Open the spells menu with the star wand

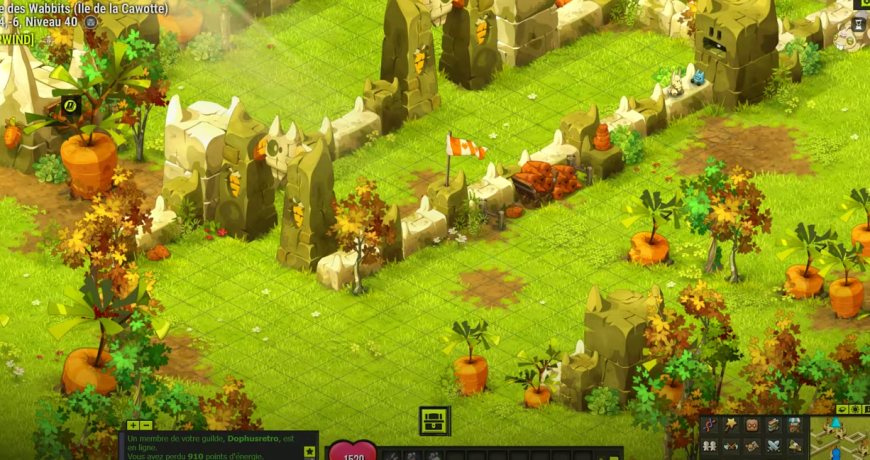point(731,425)
